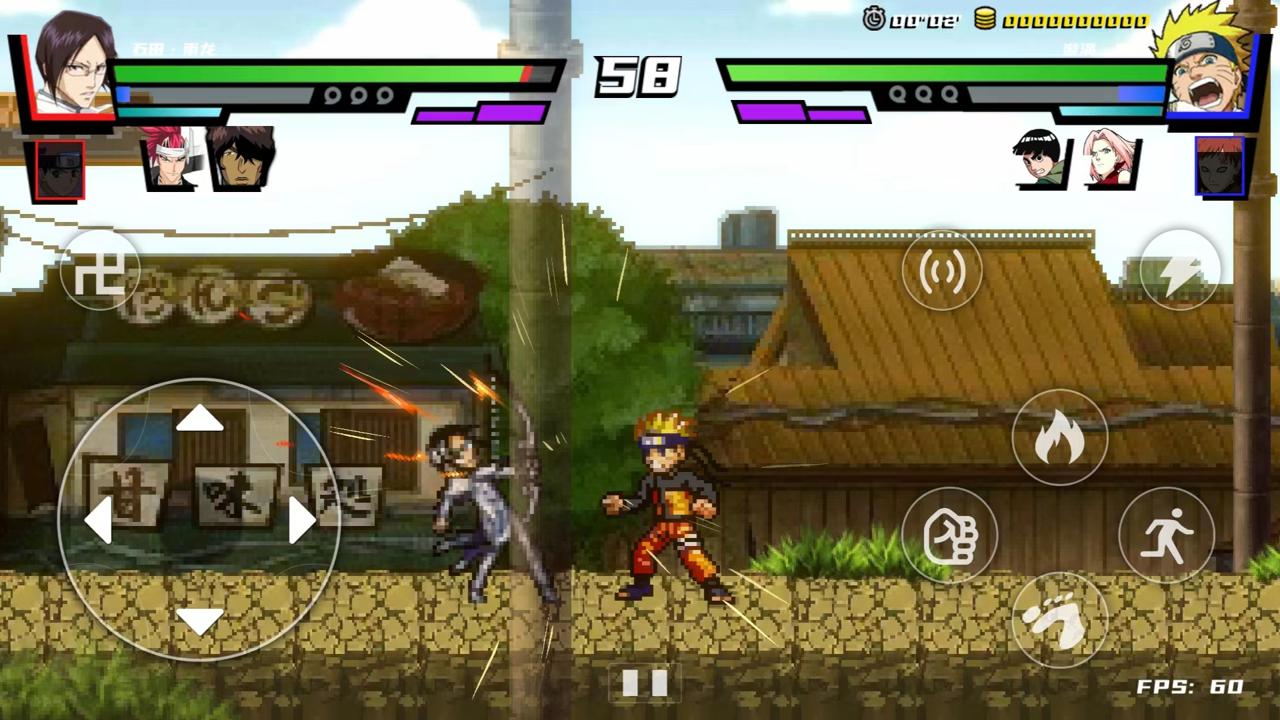Hit the fist punch attack button

(950, 535)
